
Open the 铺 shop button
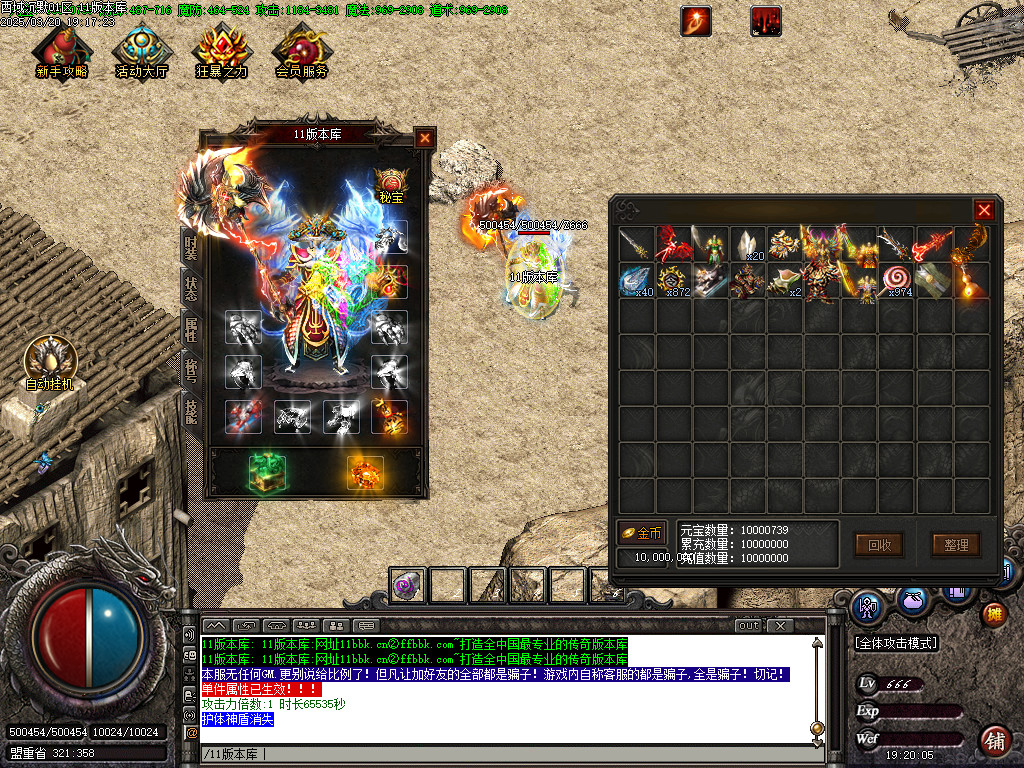pos(994,741)
